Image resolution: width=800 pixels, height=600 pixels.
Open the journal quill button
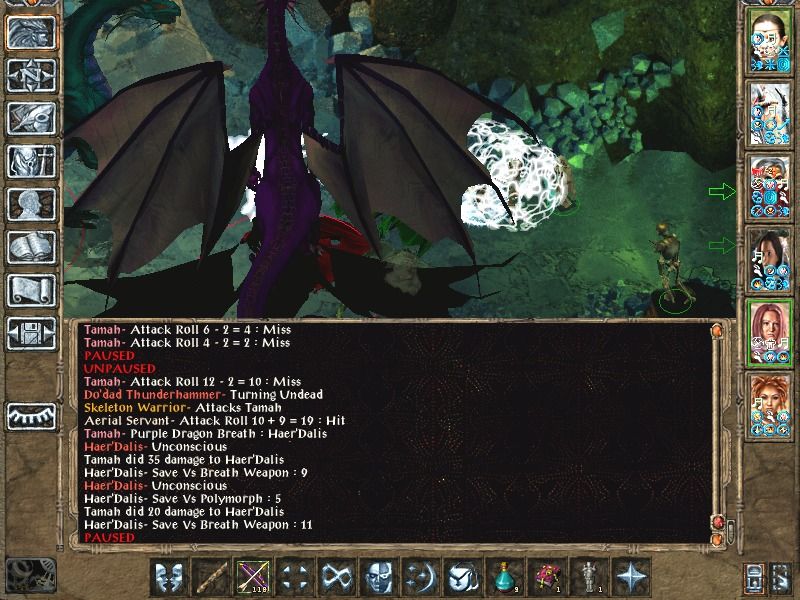point(30,118)
